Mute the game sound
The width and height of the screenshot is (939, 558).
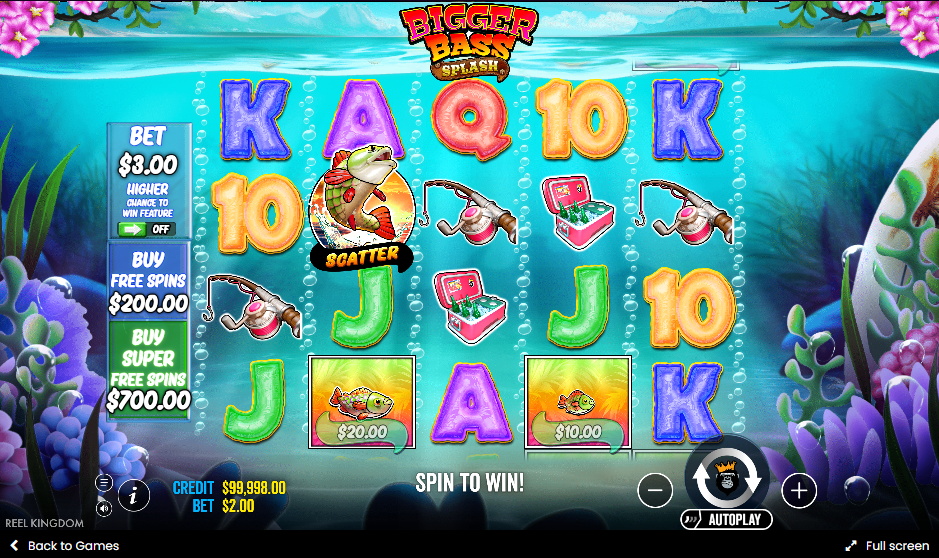tap(104, 508)
